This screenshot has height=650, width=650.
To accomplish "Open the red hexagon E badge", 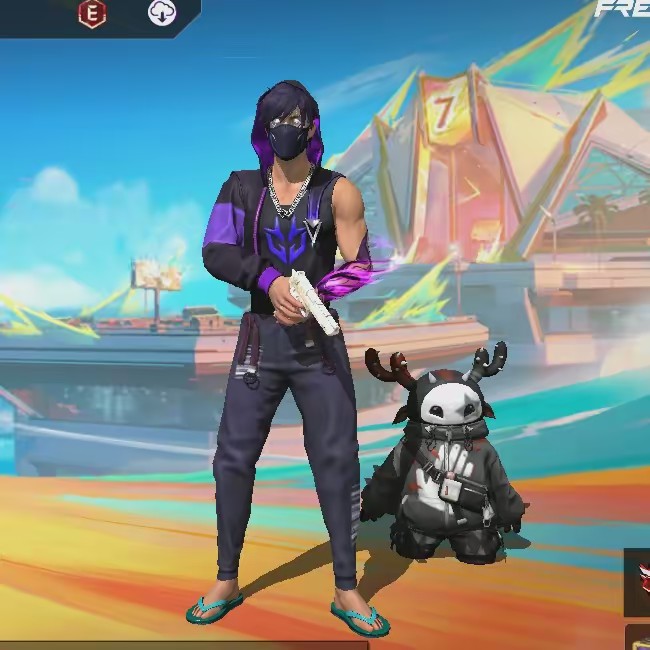I will (x=92, y=13).
